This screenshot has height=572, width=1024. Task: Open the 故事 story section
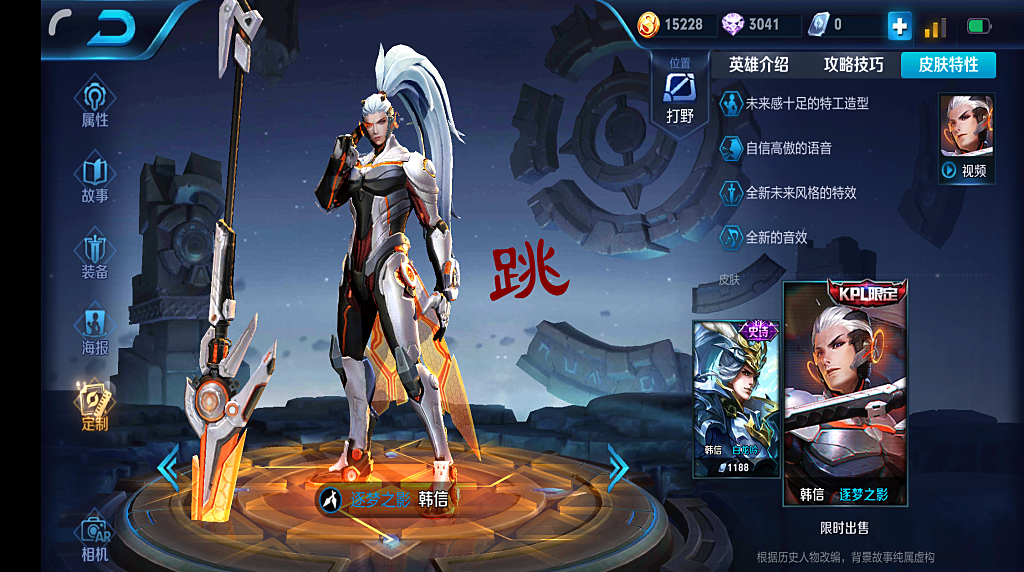pyautogui.click(x=95, y=179)
